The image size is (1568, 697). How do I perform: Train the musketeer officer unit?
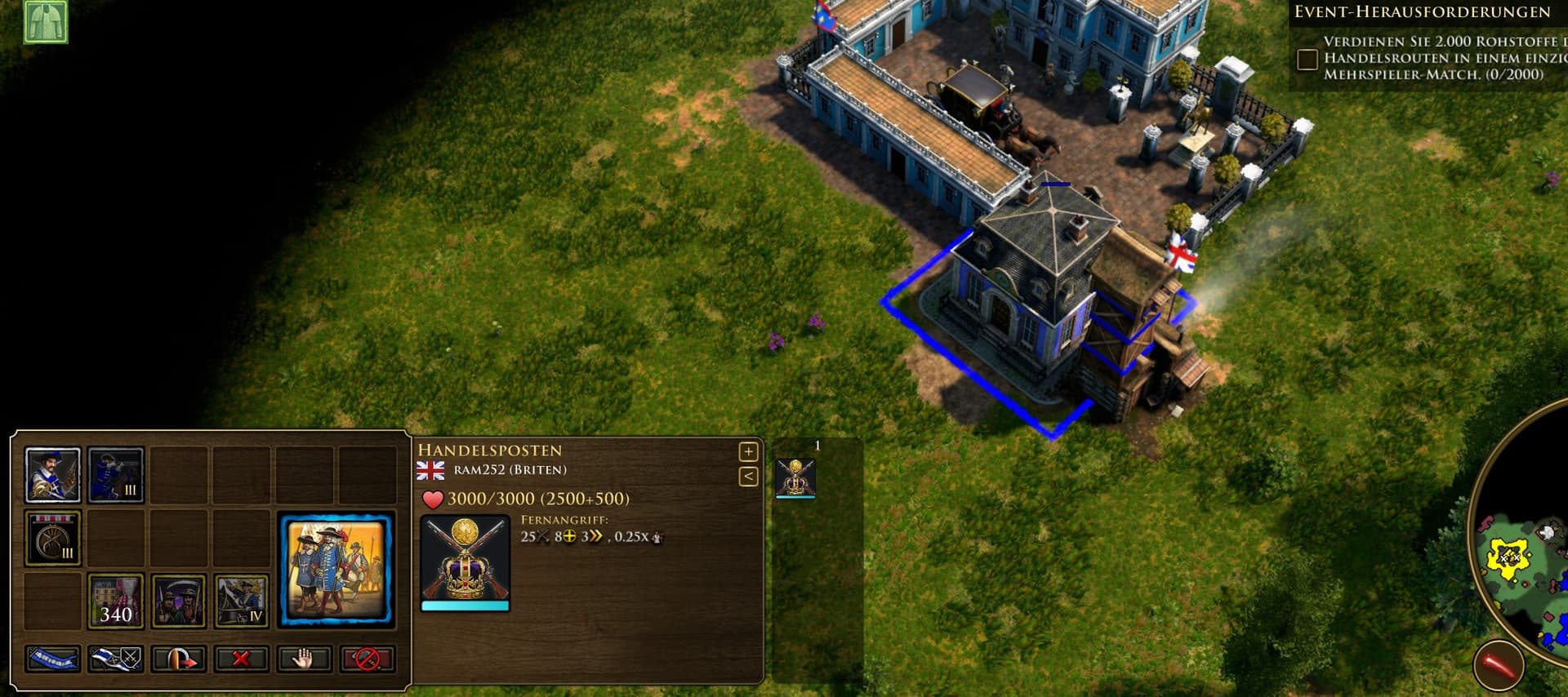click(52, 474)
